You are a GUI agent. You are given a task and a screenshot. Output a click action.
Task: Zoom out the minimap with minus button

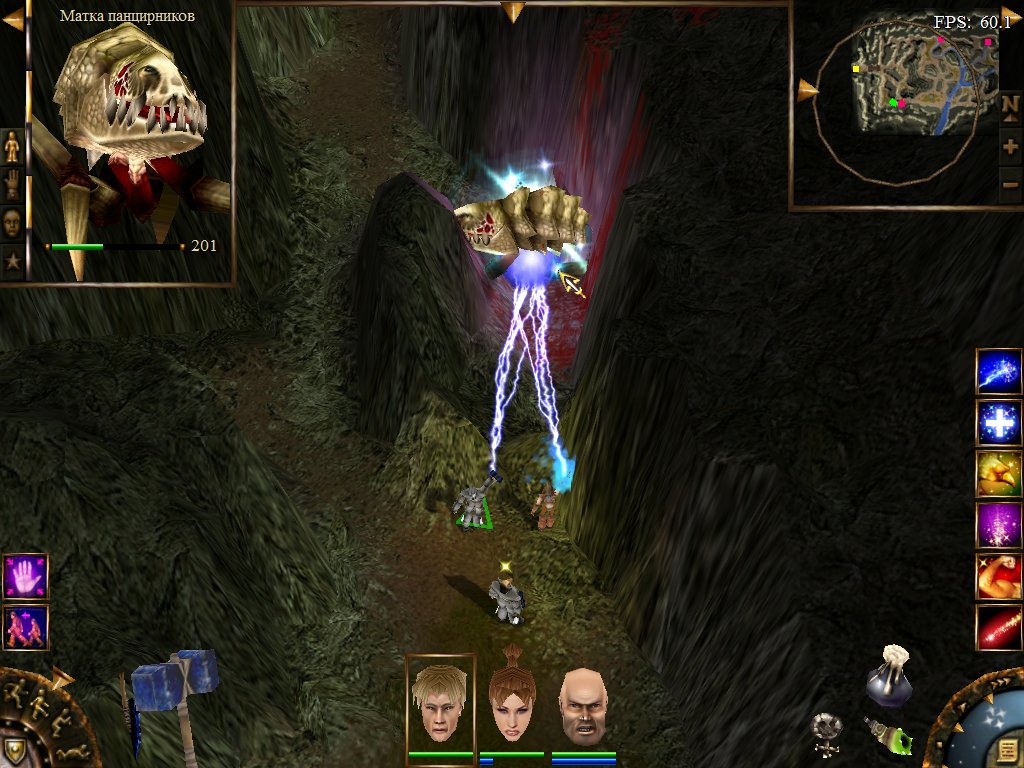click(1010, 184)
